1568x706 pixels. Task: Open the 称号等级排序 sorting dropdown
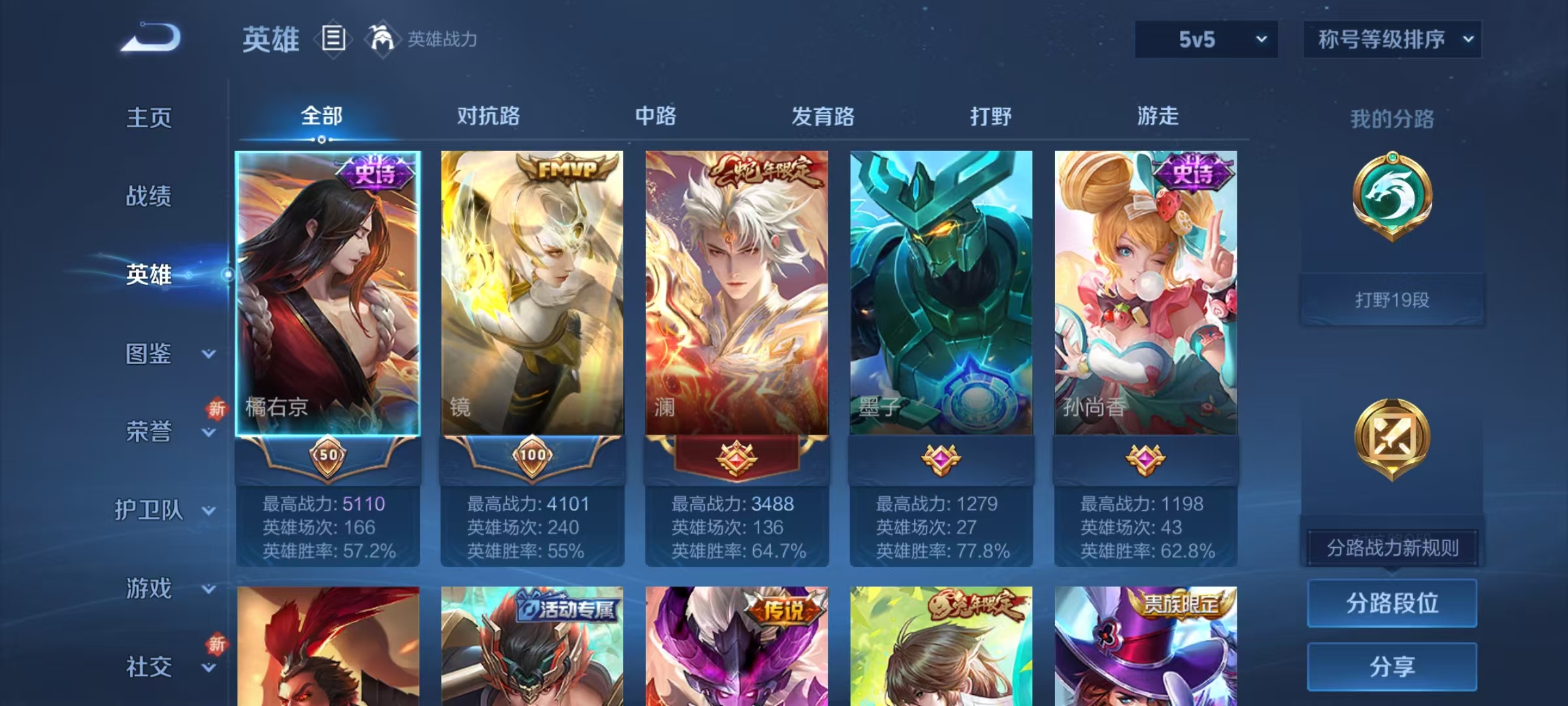1392,39
